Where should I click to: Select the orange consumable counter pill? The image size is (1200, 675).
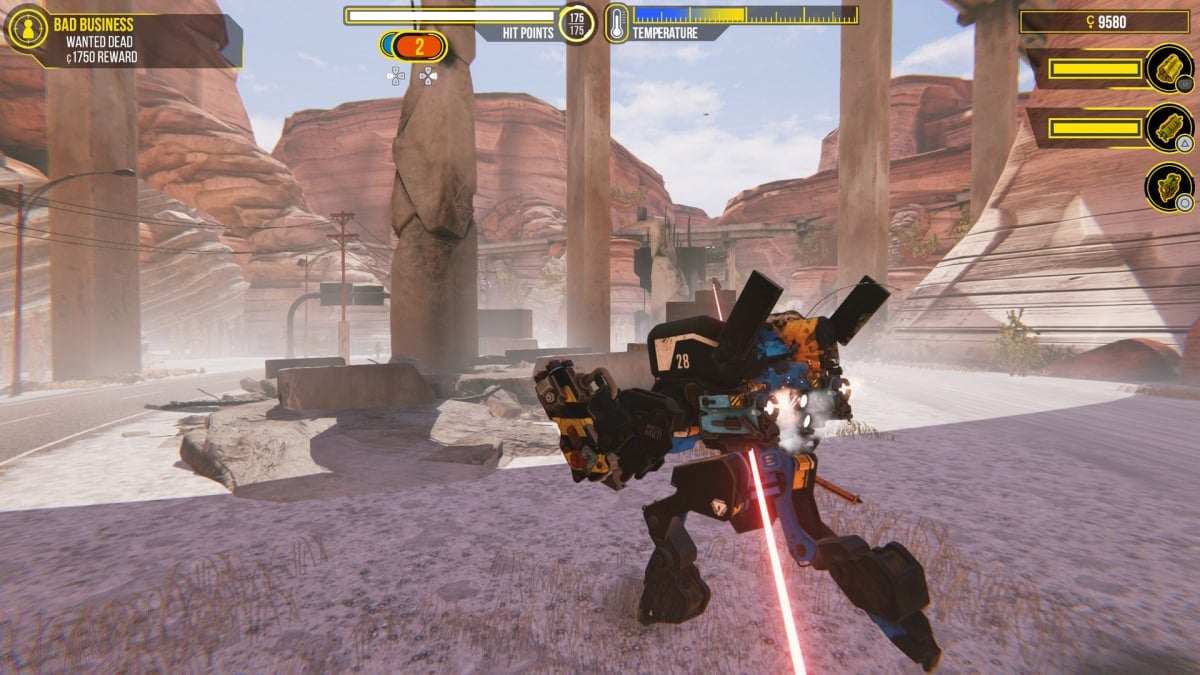pos(419,46)
